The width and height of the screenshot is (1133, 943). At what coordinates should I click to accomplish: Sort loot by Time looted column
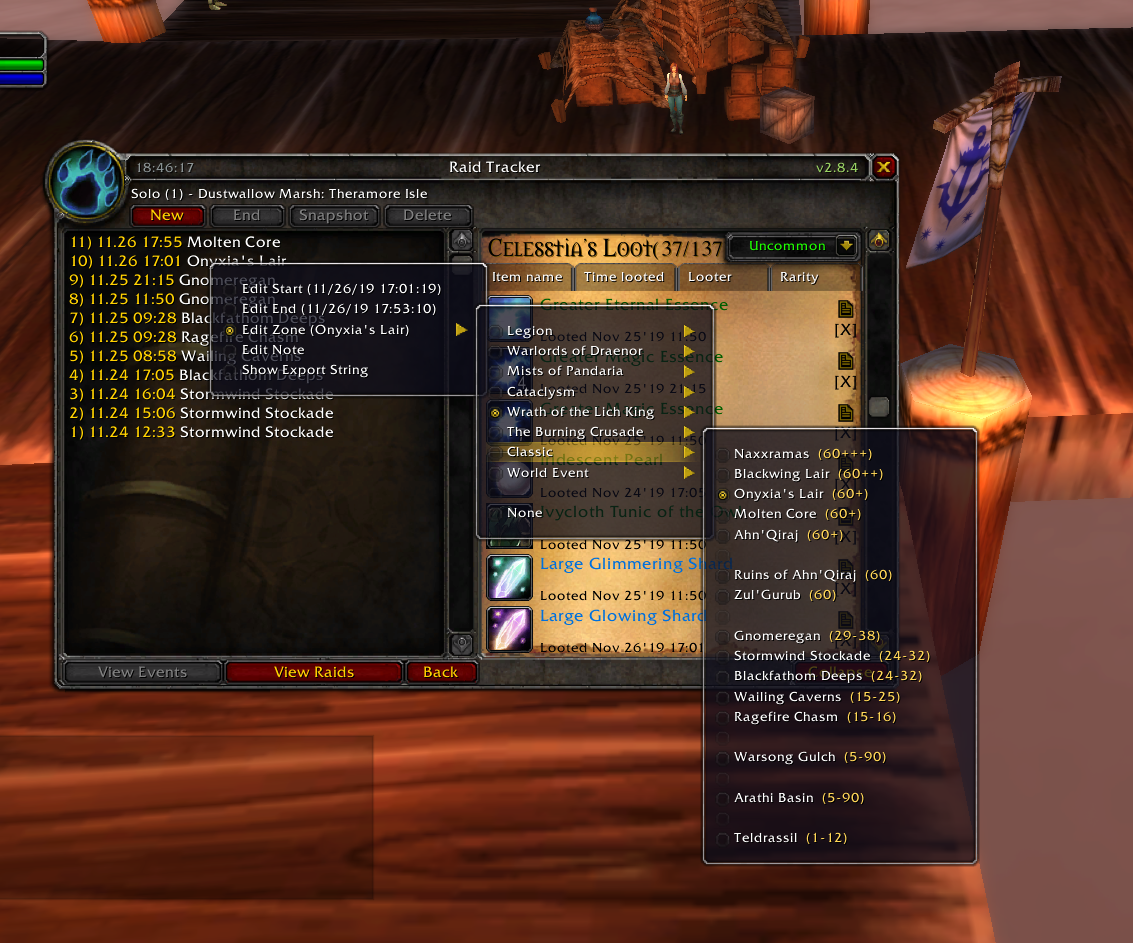[624, 277]
